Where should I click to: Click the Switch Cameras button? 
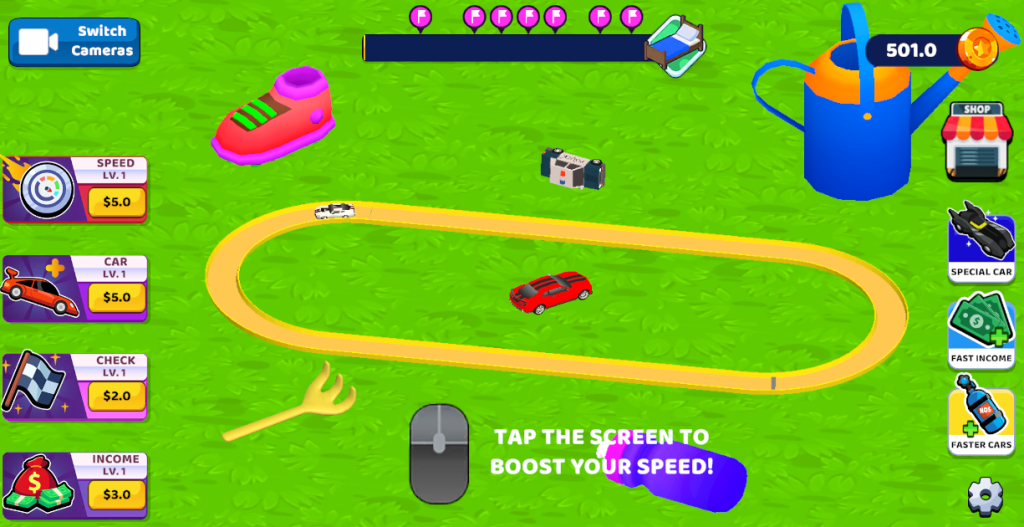click(x=74, y=41)
